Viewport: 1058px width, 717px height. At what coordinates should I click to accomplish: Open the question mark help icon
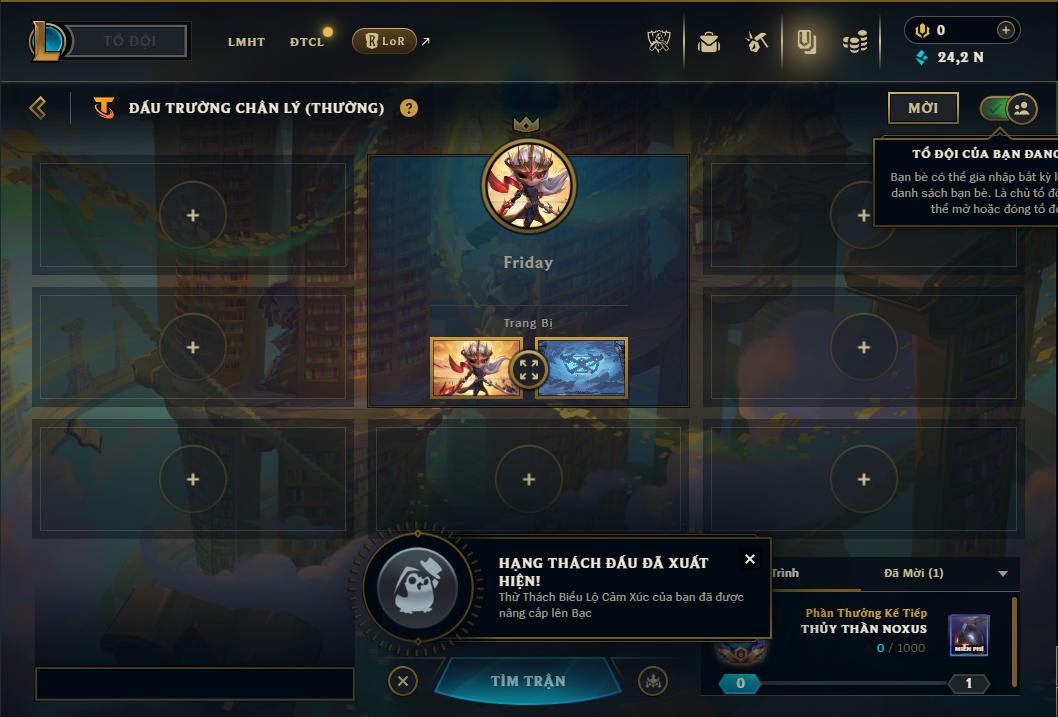pos(409,108)
